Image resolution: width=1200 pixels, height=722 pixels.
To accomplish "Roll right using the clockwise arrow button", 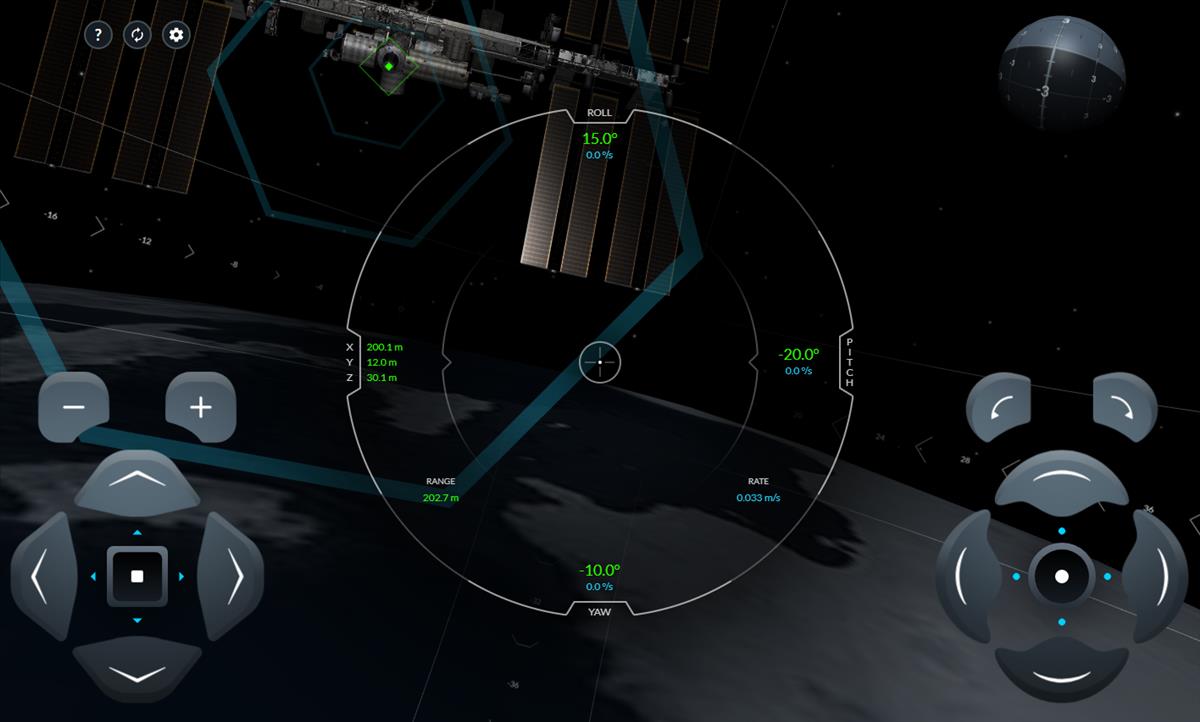I will [x=1125, y=407].
